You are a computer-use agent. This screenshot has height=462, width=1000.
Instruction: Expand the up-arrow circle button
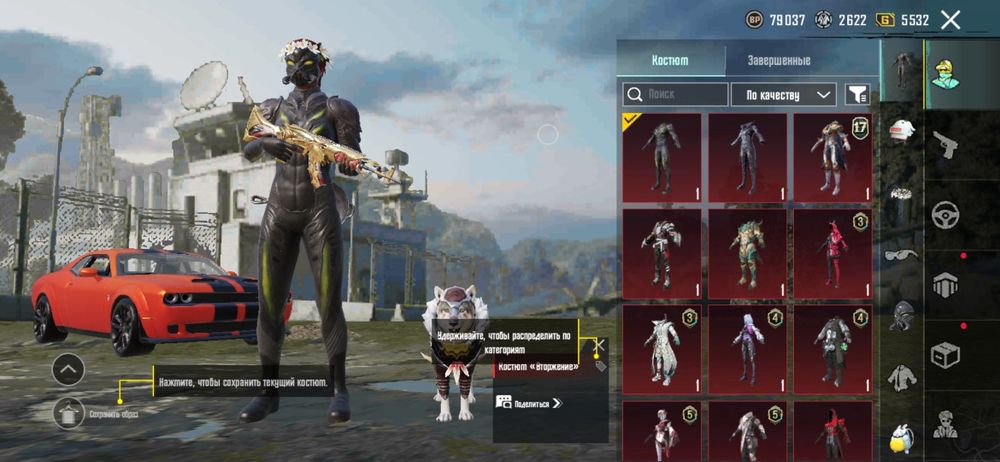[68, 370]
